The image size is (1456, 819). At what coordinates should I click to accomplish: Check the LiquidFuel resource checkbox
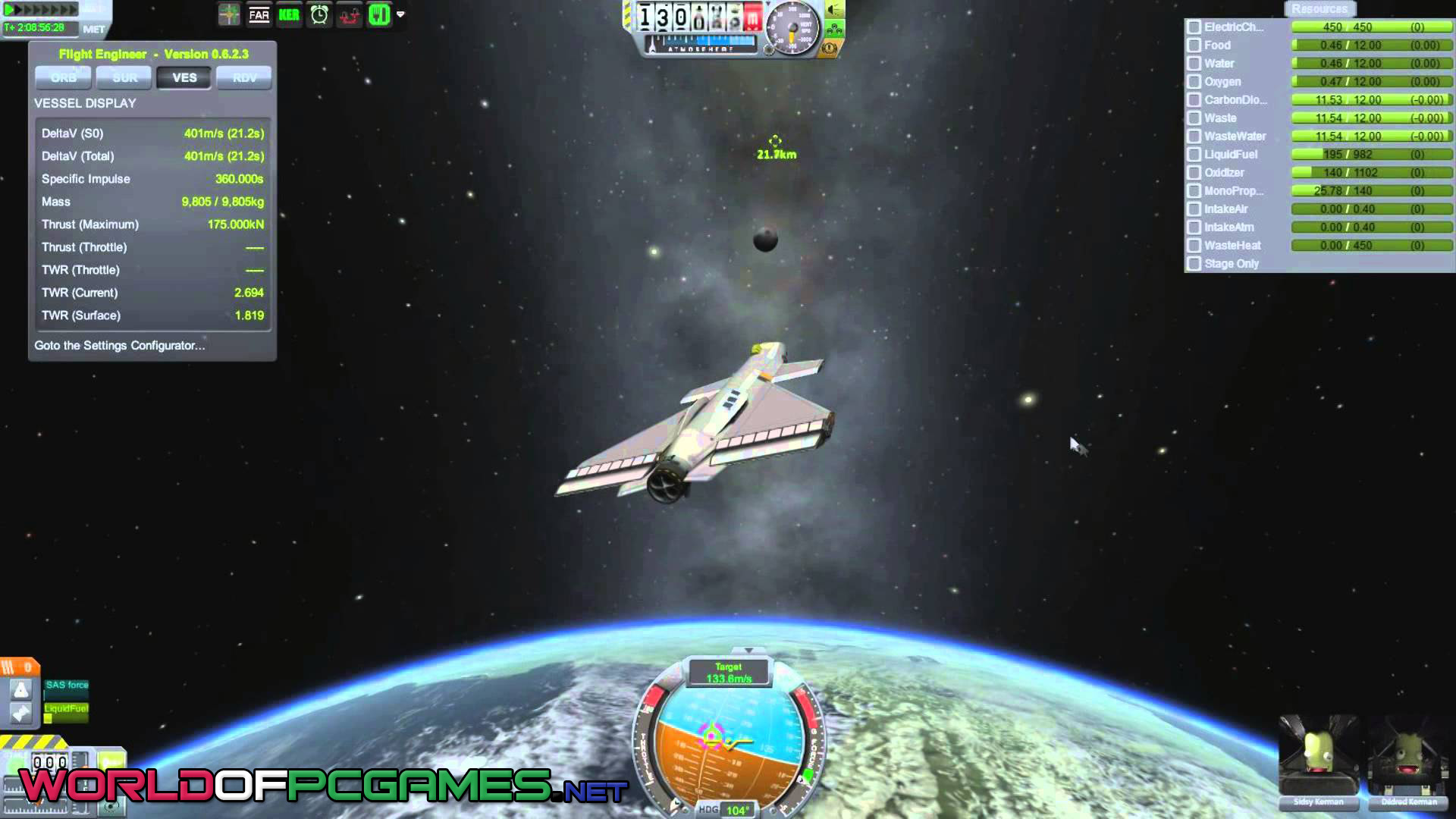tap(1194, 155)
